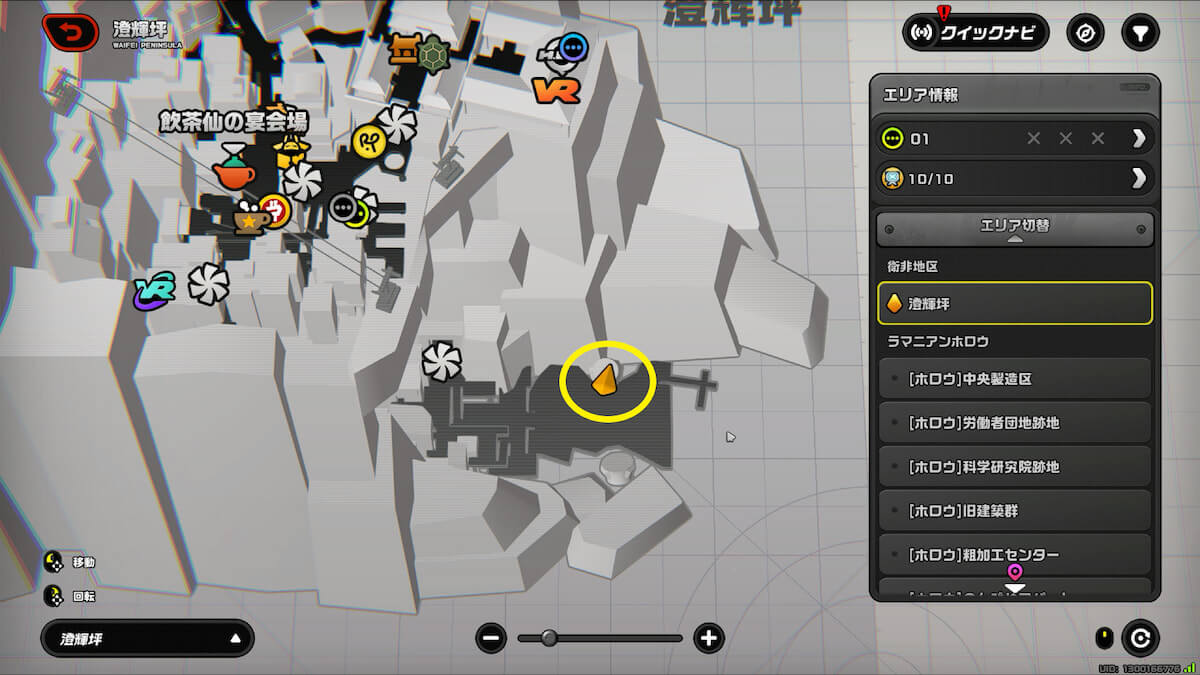Click the compass icon button
The height and width of the screenshot is (675, 1200).
click(x=1085, y=33)
